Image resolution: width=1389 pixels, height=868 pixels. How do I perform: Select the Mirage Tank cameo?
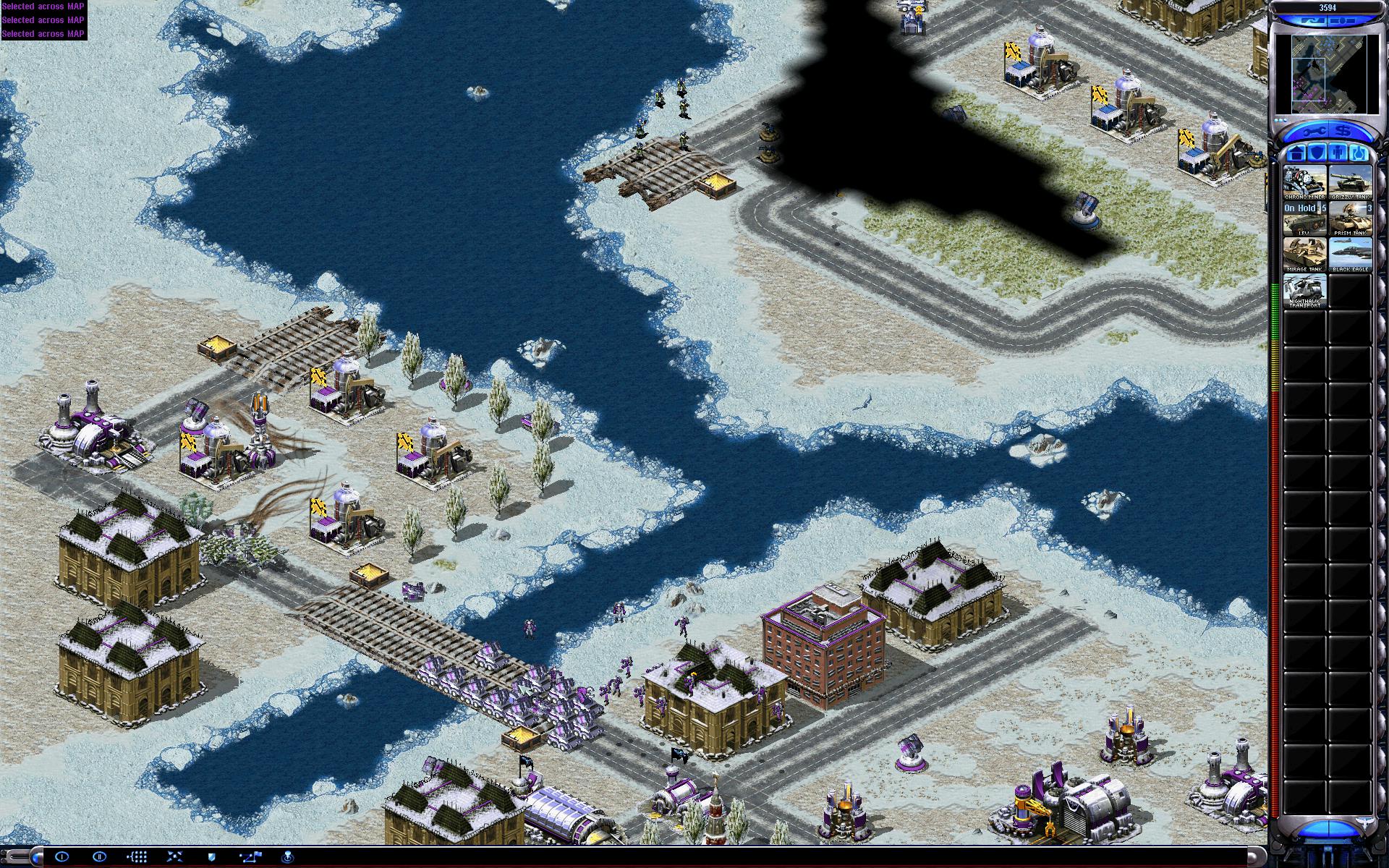tap(1305, 255)
